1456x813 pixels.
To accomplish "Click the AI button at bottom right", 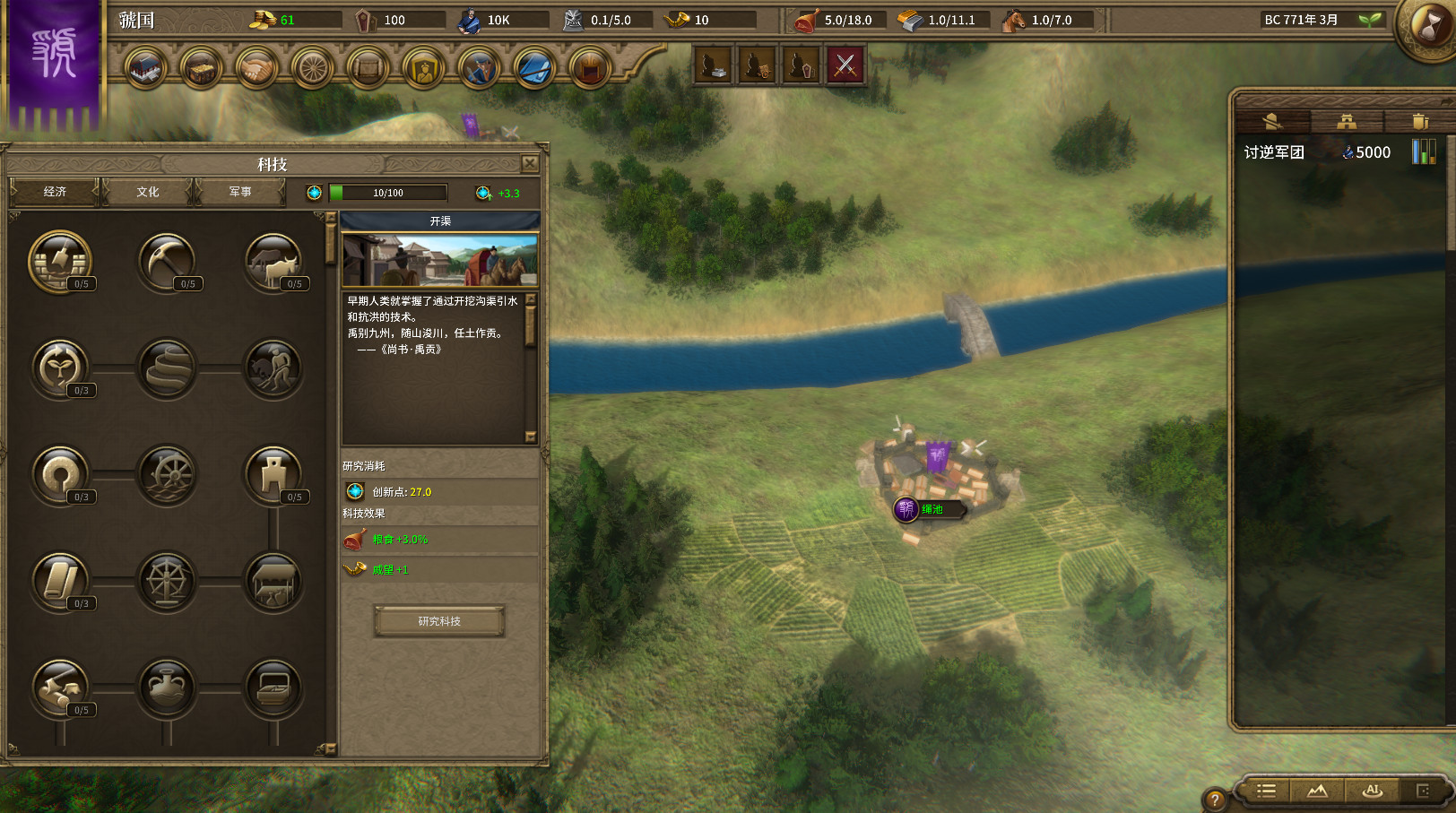I will click(1373, 791).
